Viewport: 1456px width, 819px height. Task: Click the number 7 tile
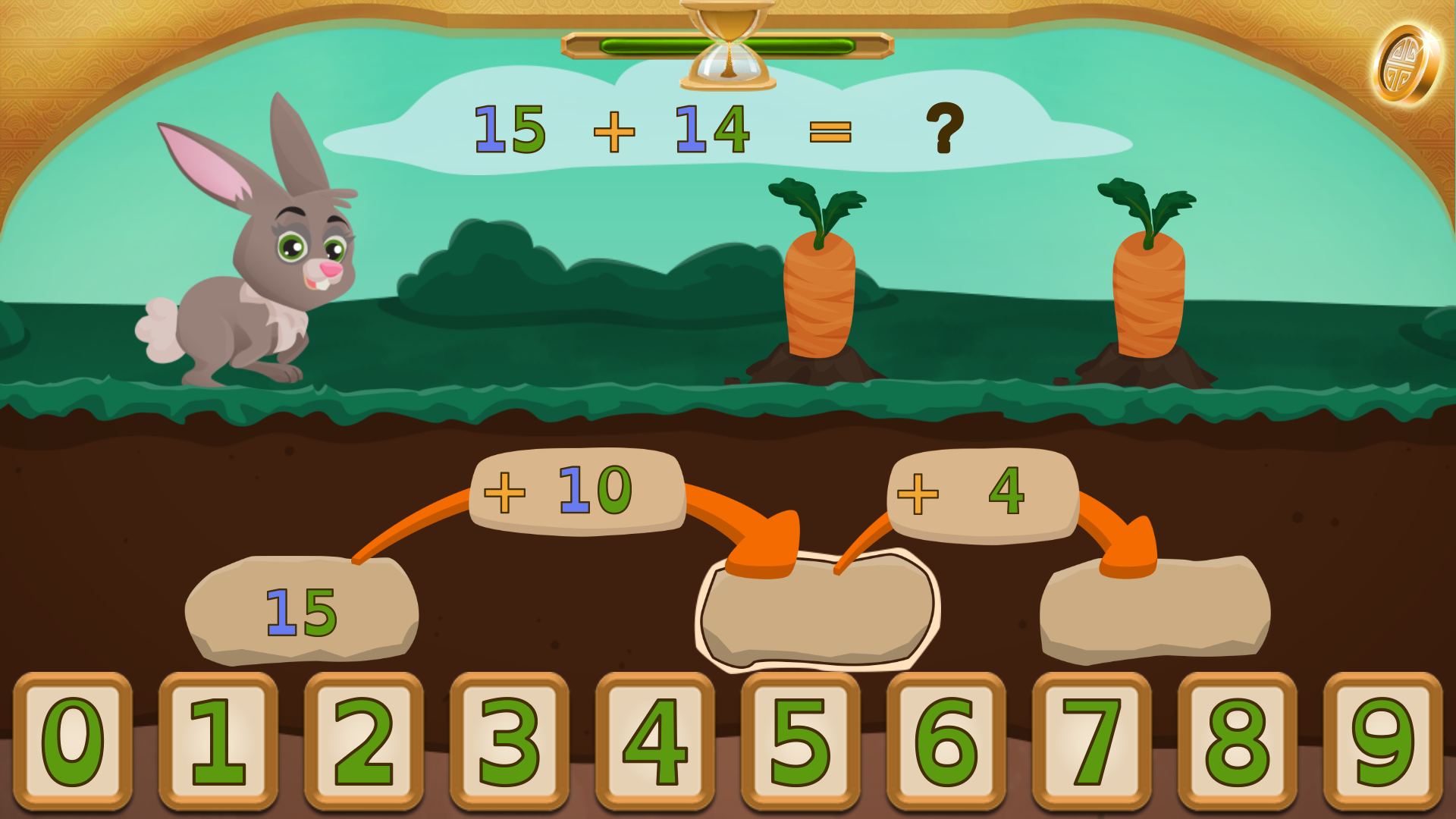pyautogui.click(x=1092, y=741)
